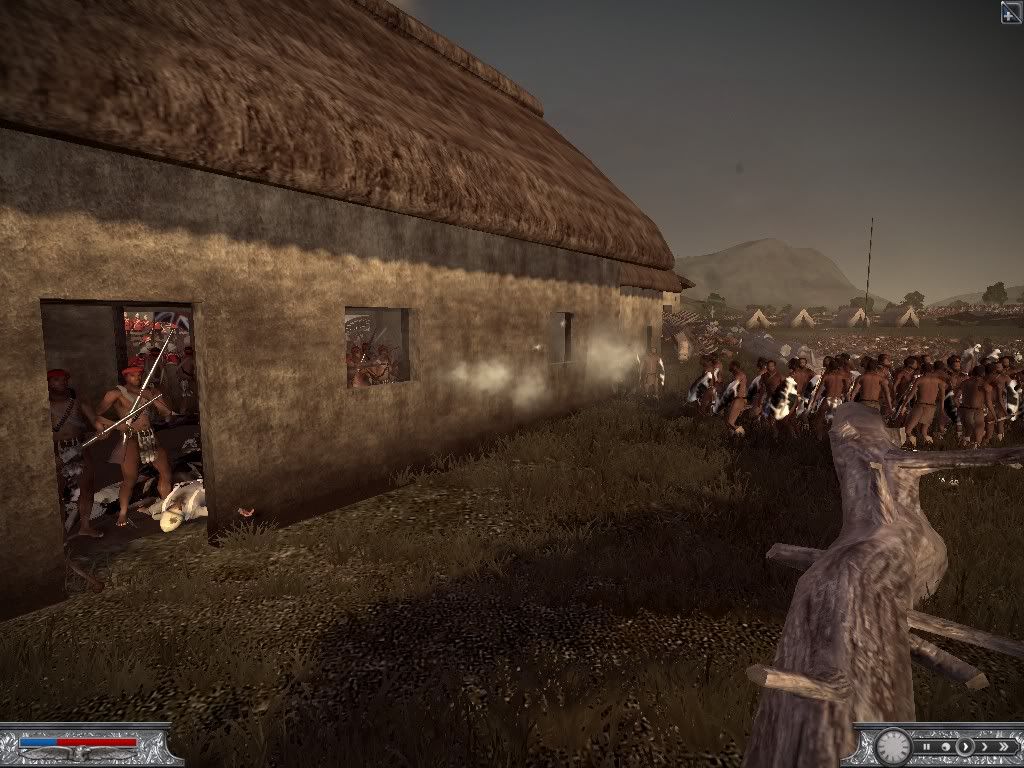This screenshot has height=768, width=1024.
Task: Click the battle timer clock
Action: coord(892,747)
